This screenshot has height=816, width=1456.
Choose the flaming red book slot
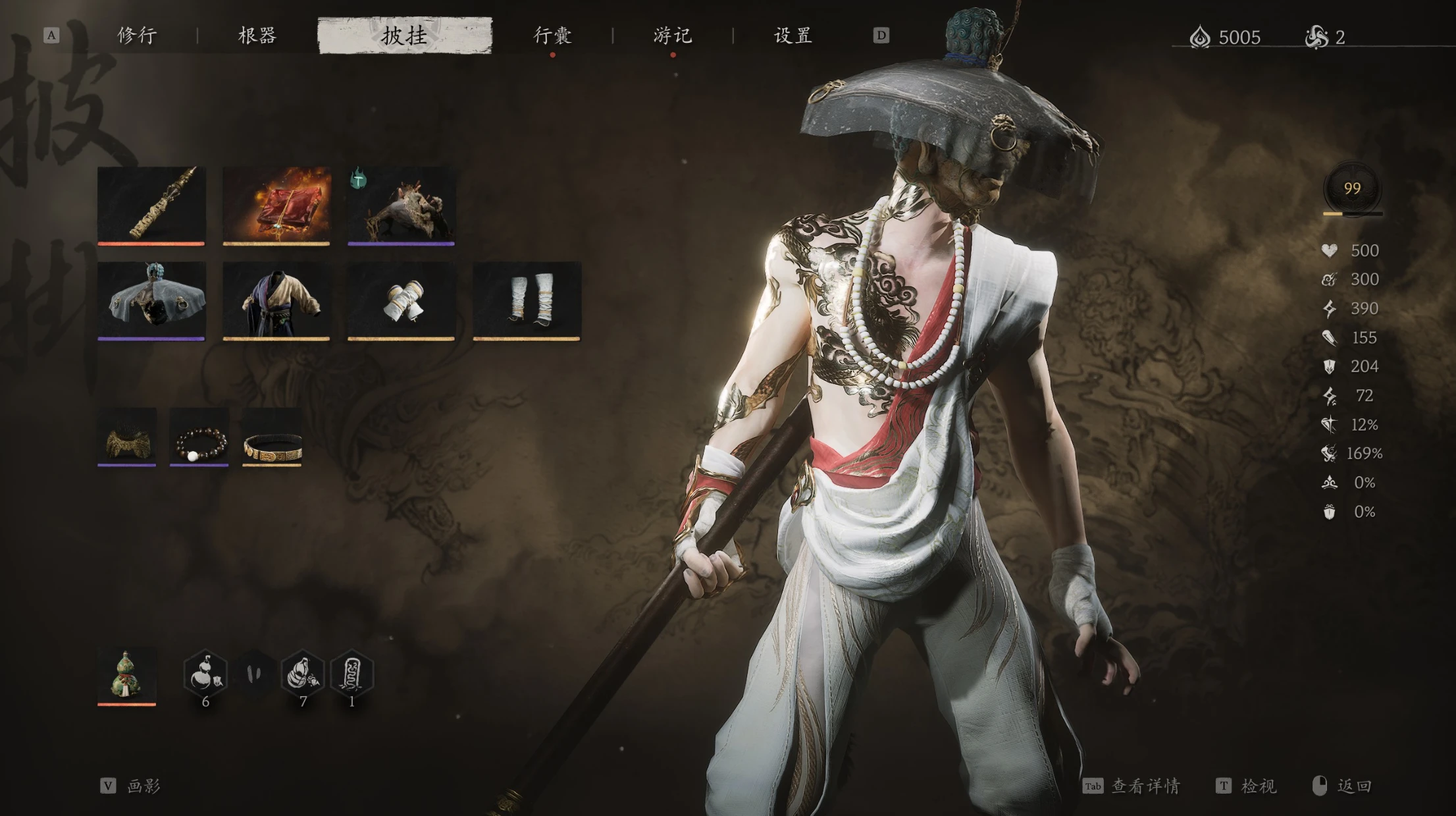(276, 204)
